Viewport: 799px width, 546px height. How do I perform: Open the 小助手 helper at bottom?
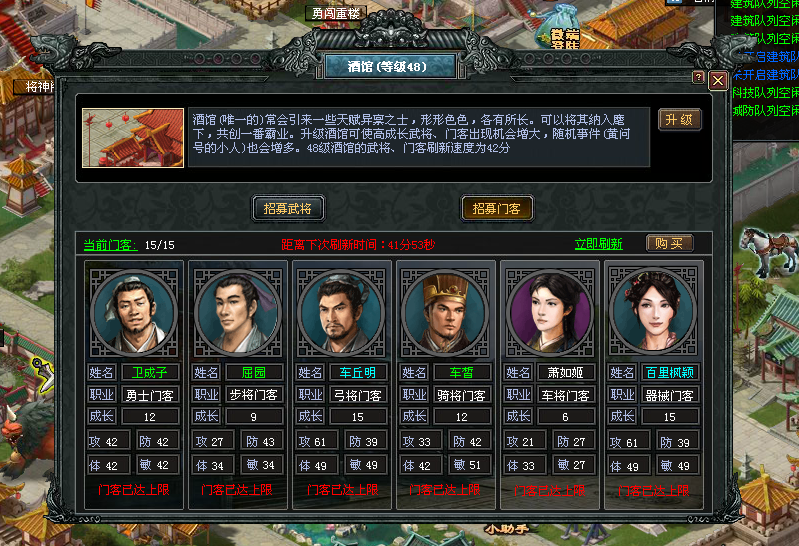tap(505, 528)
